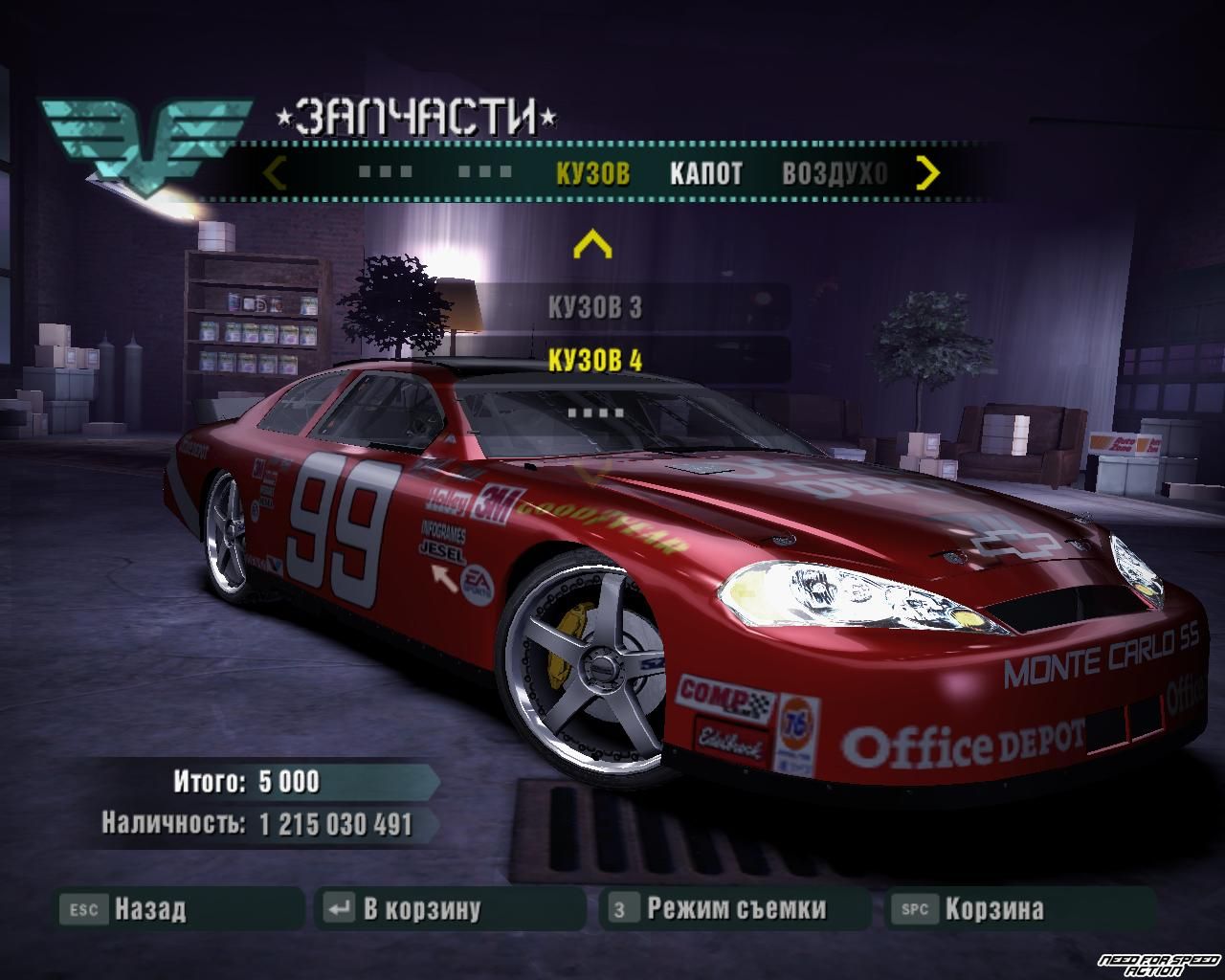1225x980 pixels.
Task: Switch to the КАПОТ category tab
Action: click(x=705, y=173)
